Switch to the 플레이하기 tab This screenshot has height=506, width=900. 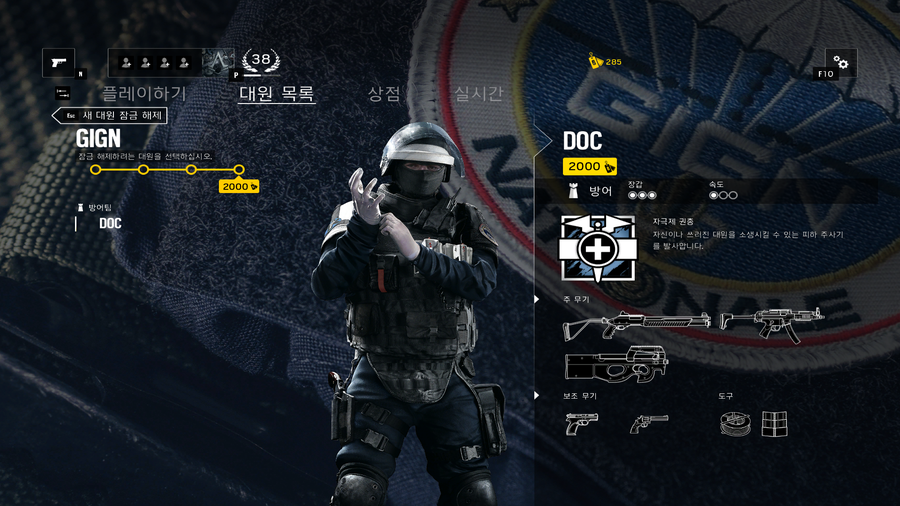coord(144,94)
